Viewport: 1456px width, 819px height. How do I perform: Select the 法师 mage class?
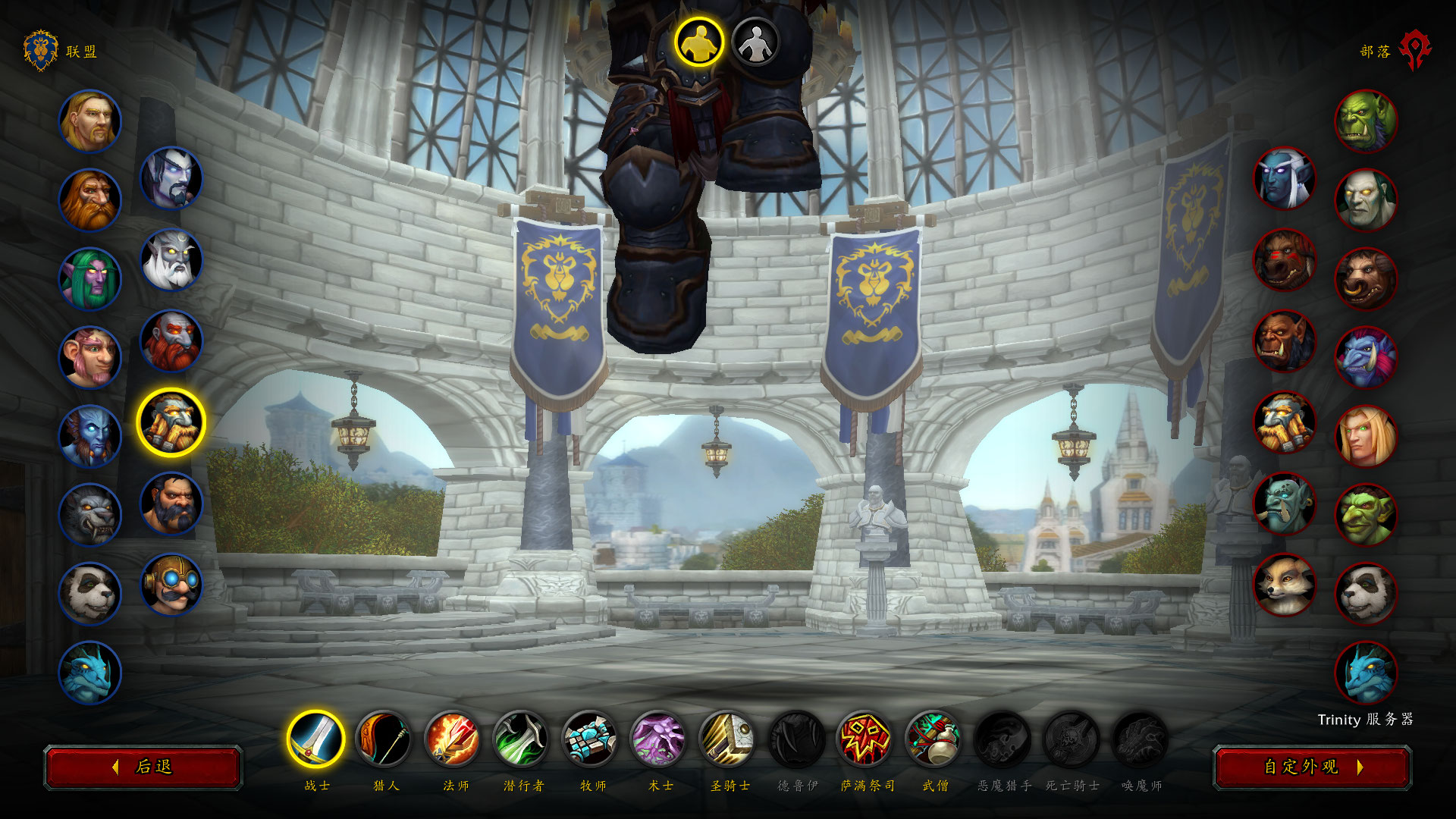point(453,739)
